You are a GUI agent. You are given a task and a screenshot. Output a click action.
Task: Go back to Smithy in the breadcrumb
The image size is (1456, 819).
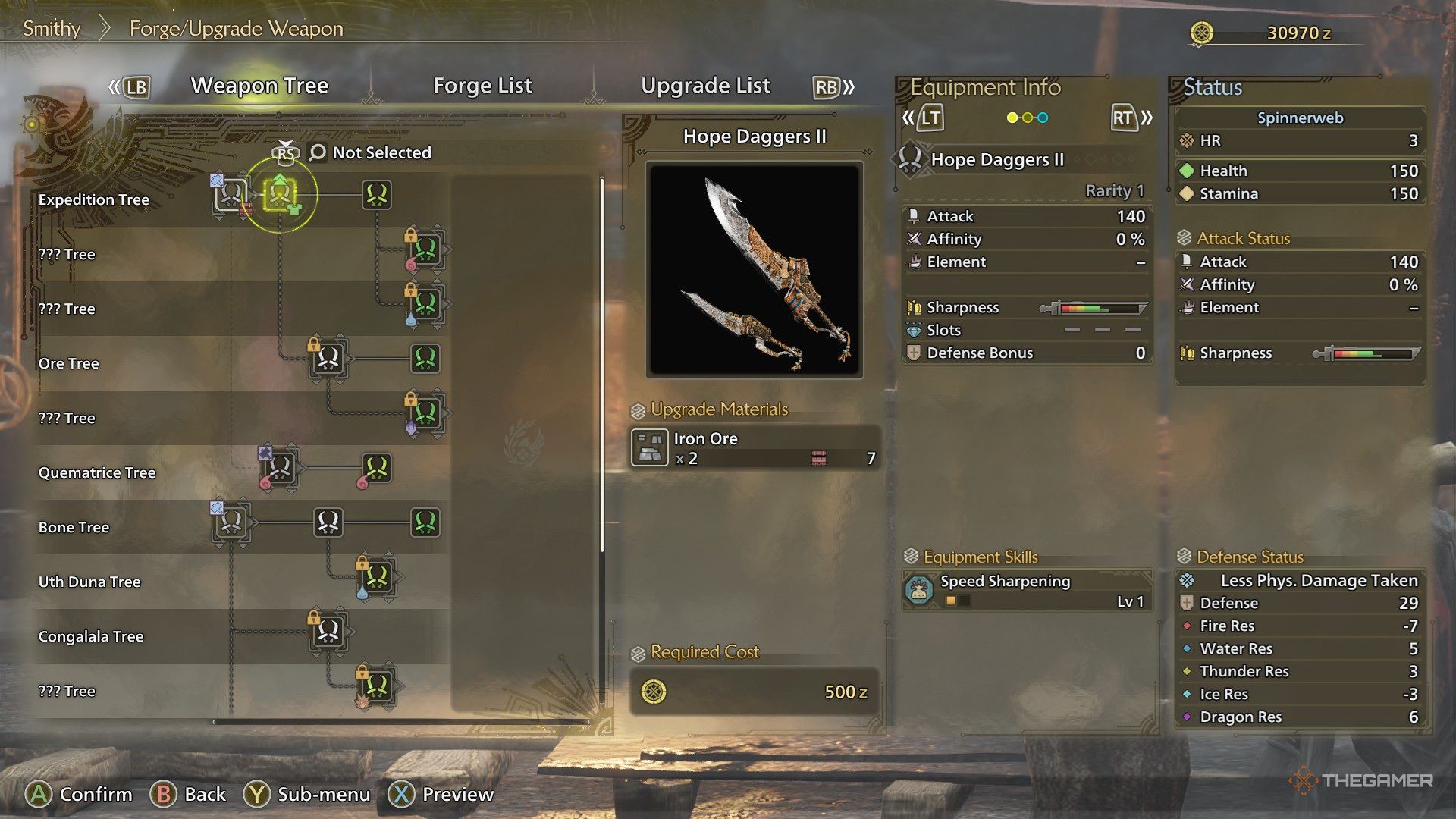pyautogui.click(x=52, y=29)
